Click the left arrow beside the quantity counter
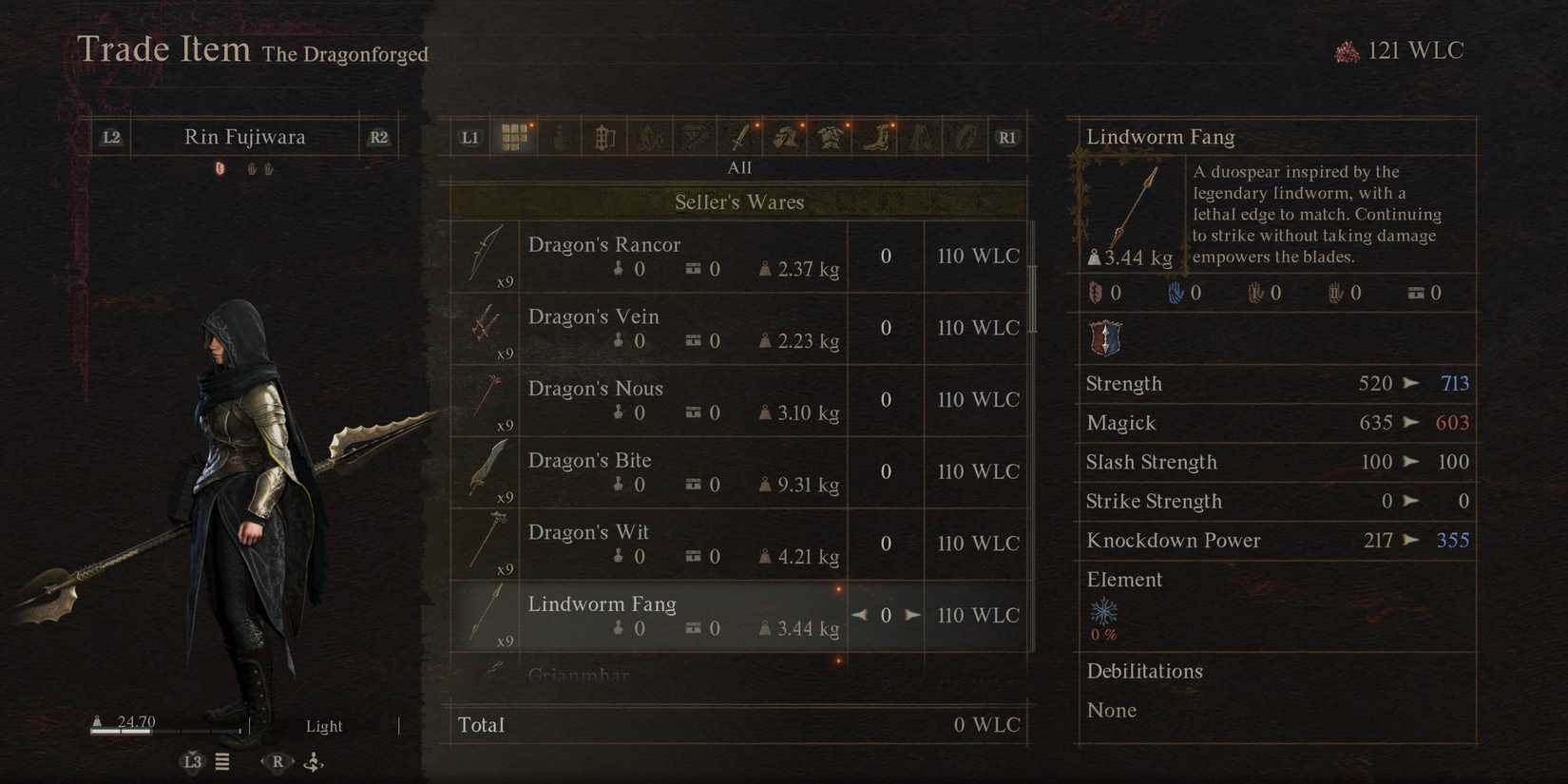 [860, 615]
